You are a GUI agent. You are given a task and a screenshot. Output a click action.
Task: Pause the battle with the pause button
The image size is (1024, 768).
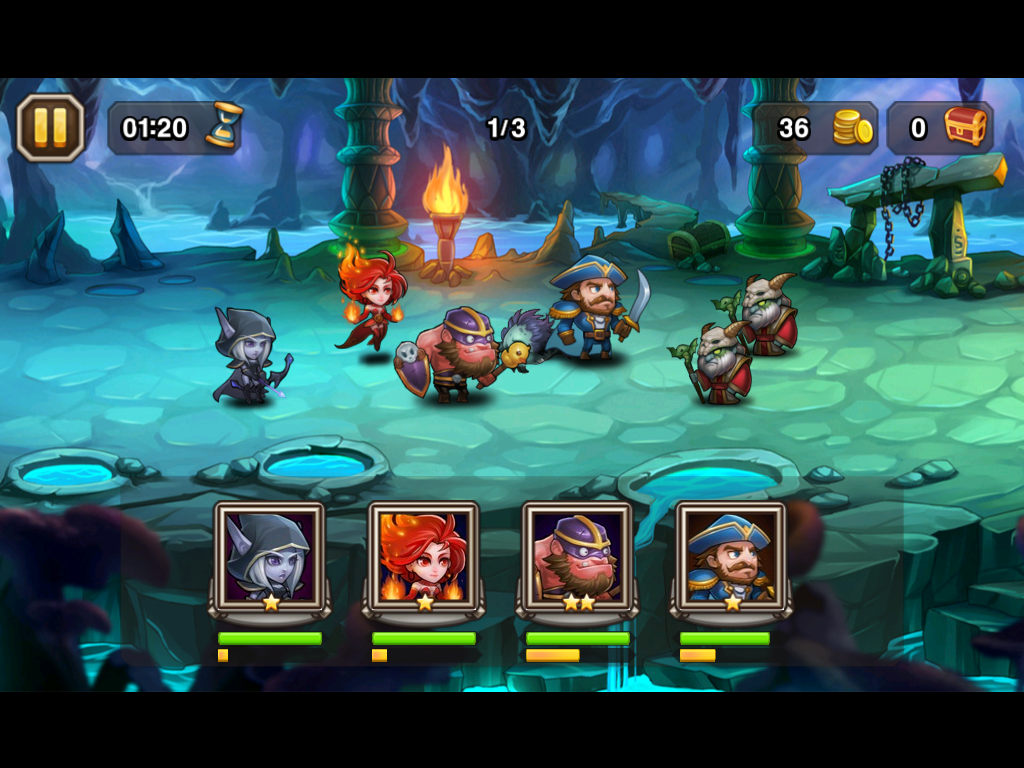coord(50,127)
